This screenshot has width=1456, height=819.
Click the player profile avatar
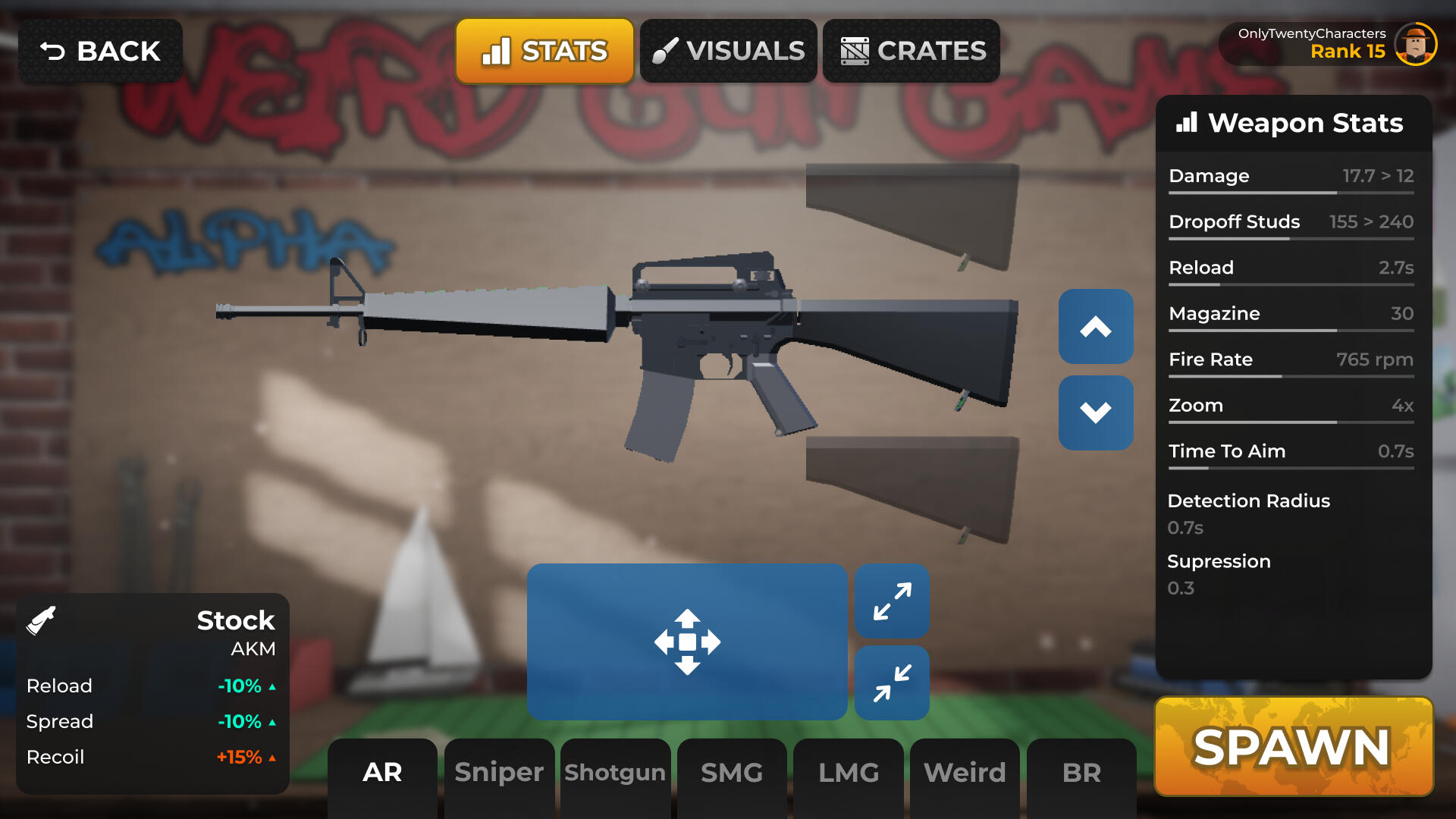tap(1415, 44)
